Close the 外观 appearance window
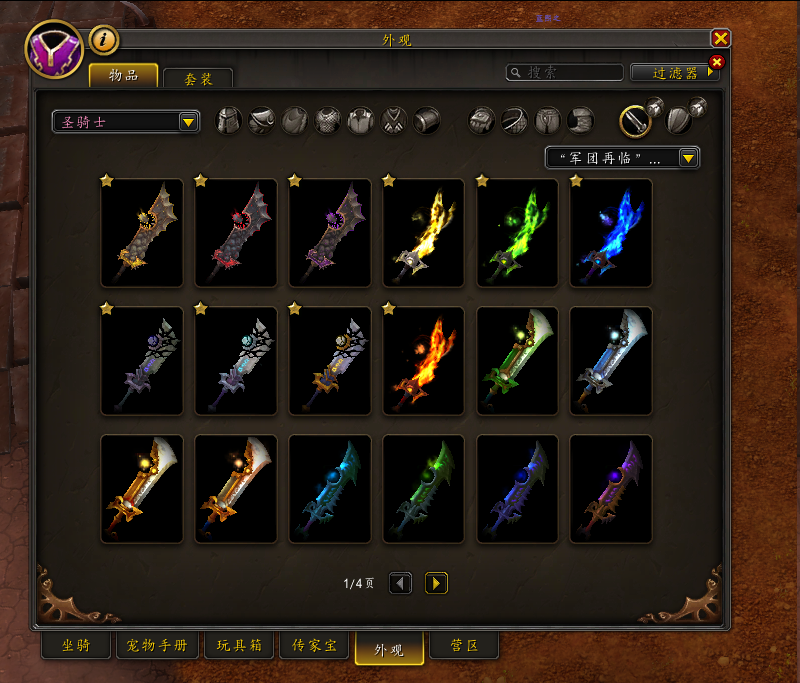The height and width of the screenshot is (683, 800). click(x=720, y=38)
